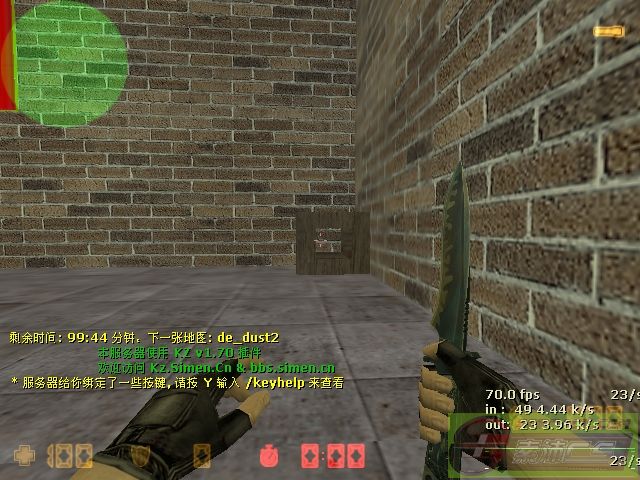Select the health cross icon
This screenshot has width=640, height=480.
tap(23, 456)
